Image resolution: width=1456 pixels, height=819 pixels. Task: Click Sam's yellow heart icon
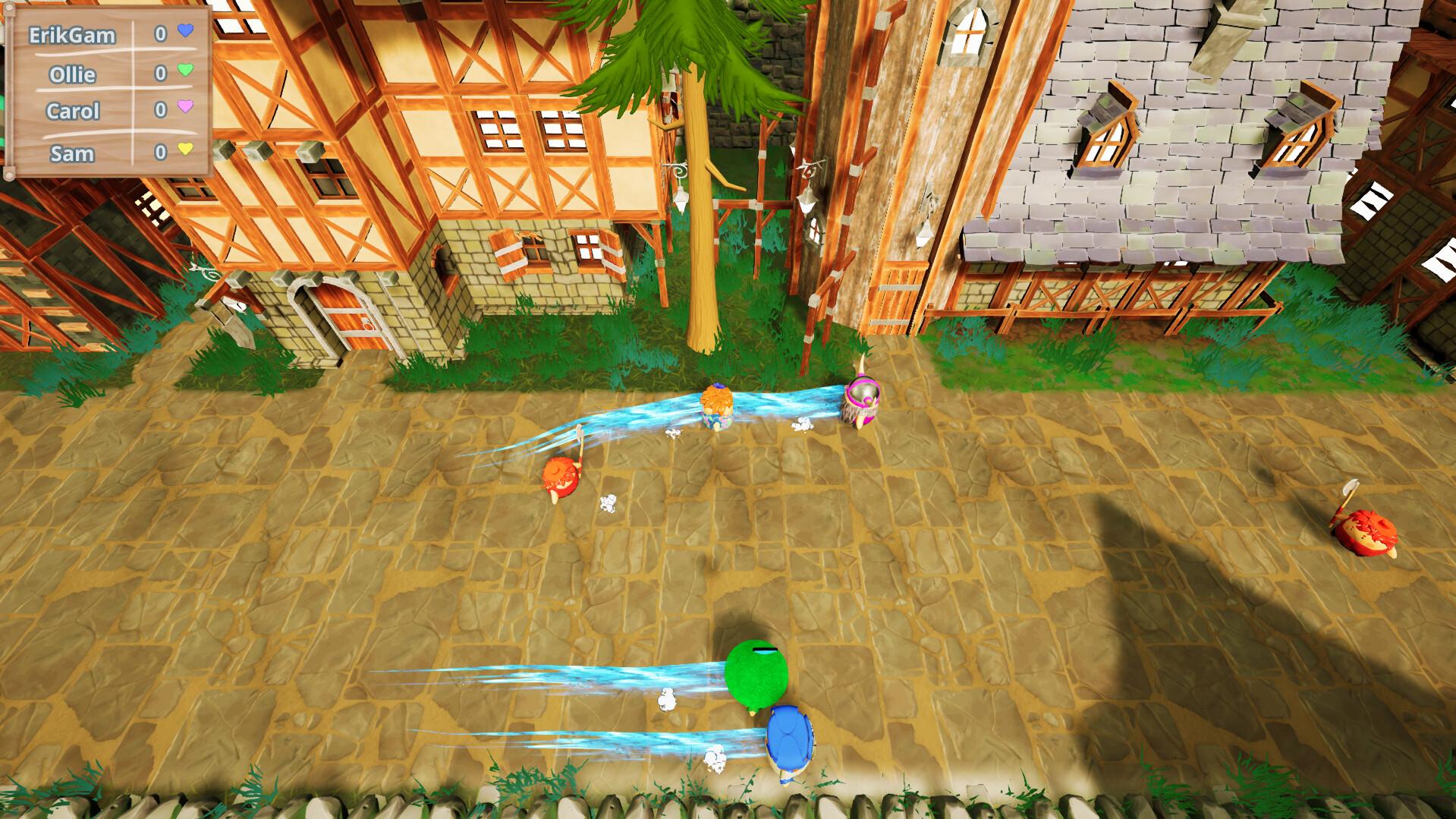pos(186,150)
